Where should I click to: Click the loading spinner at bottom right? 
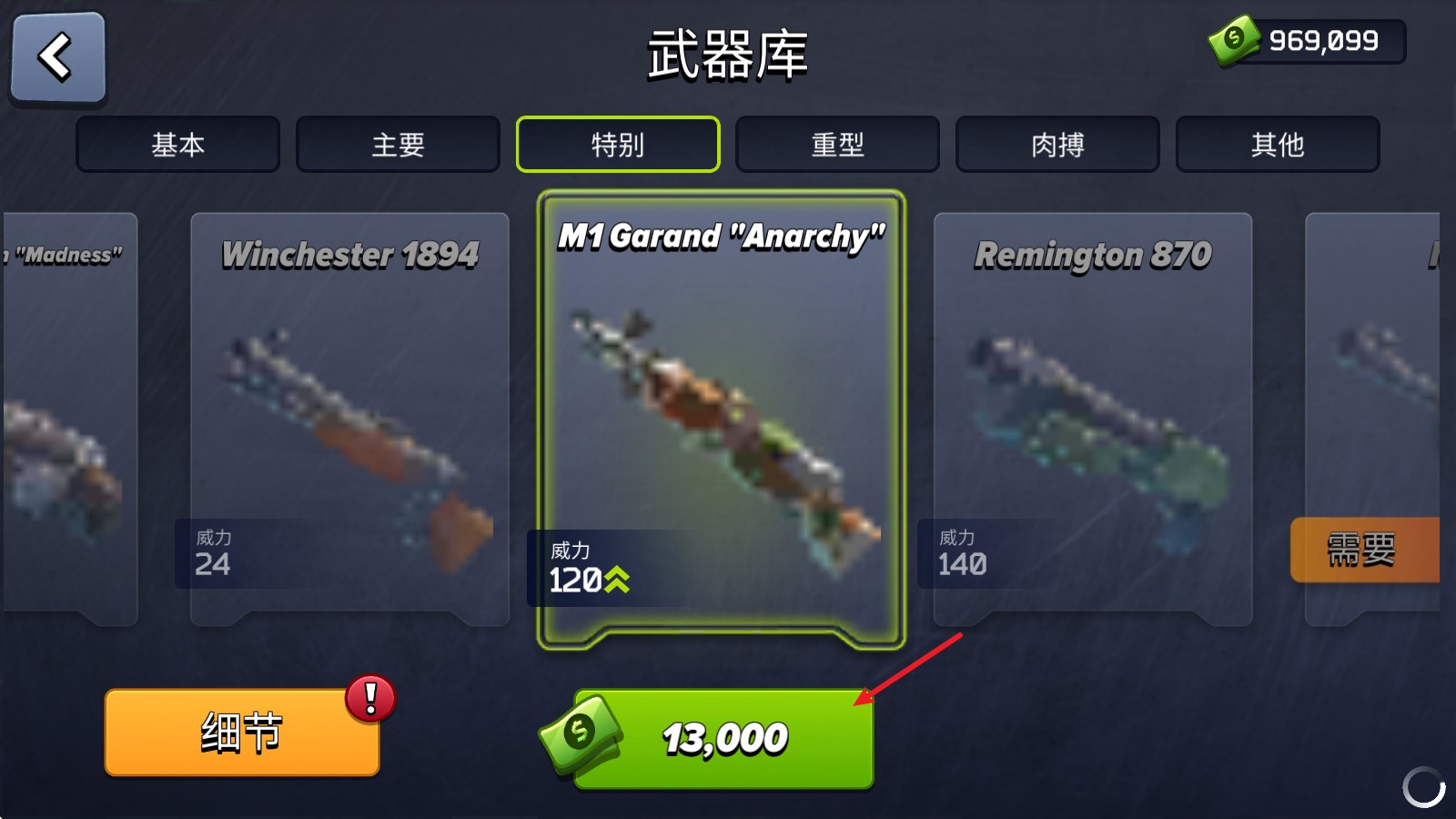(x=1424, y=786)
